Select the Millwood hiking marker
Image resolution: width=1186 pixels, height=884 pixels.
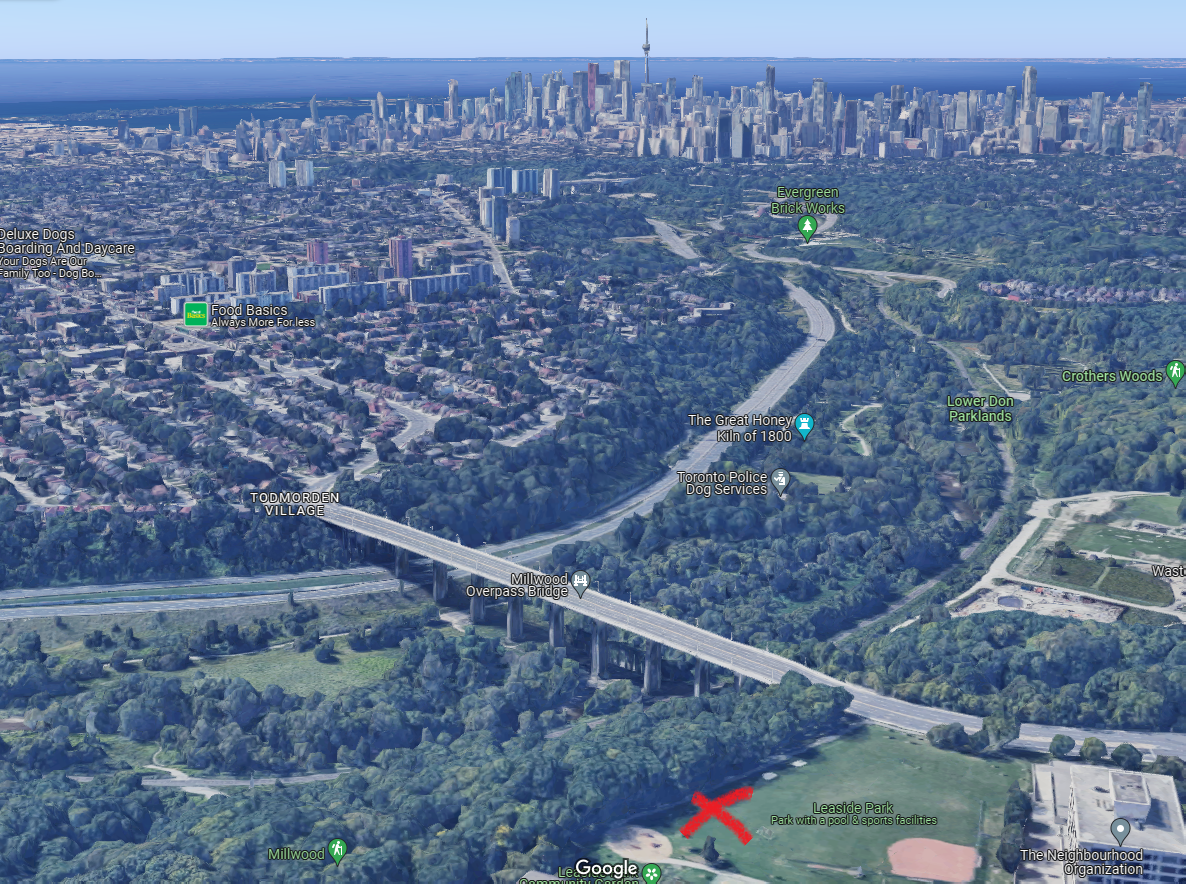pyautogui.click(x=337, y=851)
